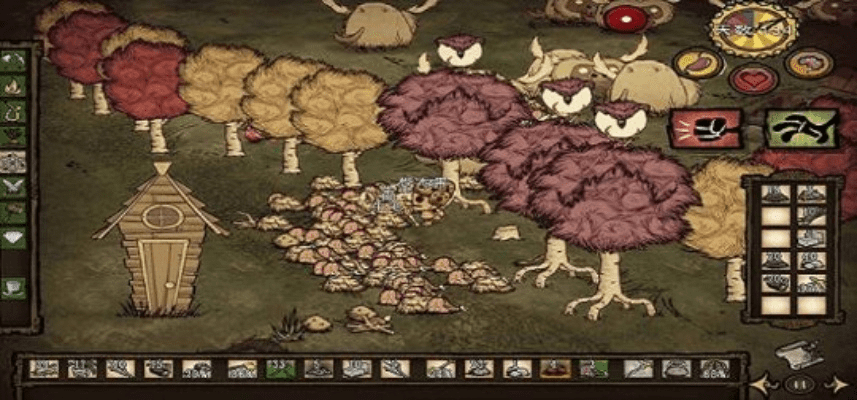This screenshot has height=400, width=857.
Task: Switch to the Survival trap crafting tab
Action: click(15, 109)
